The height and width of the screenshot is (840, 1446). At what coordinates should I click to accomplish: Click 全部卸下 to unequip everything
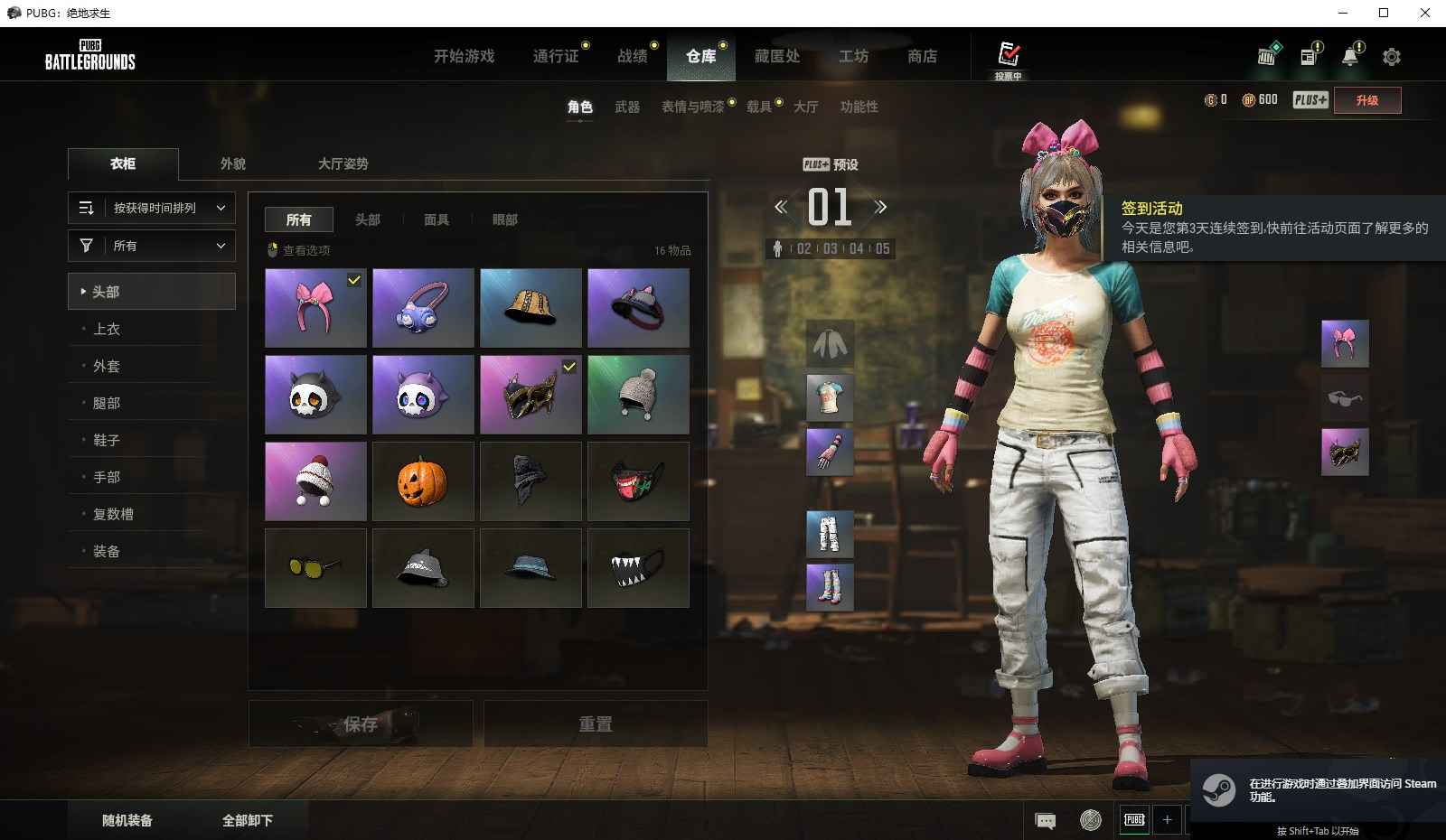pyautogui.click(x=247, y=820)
